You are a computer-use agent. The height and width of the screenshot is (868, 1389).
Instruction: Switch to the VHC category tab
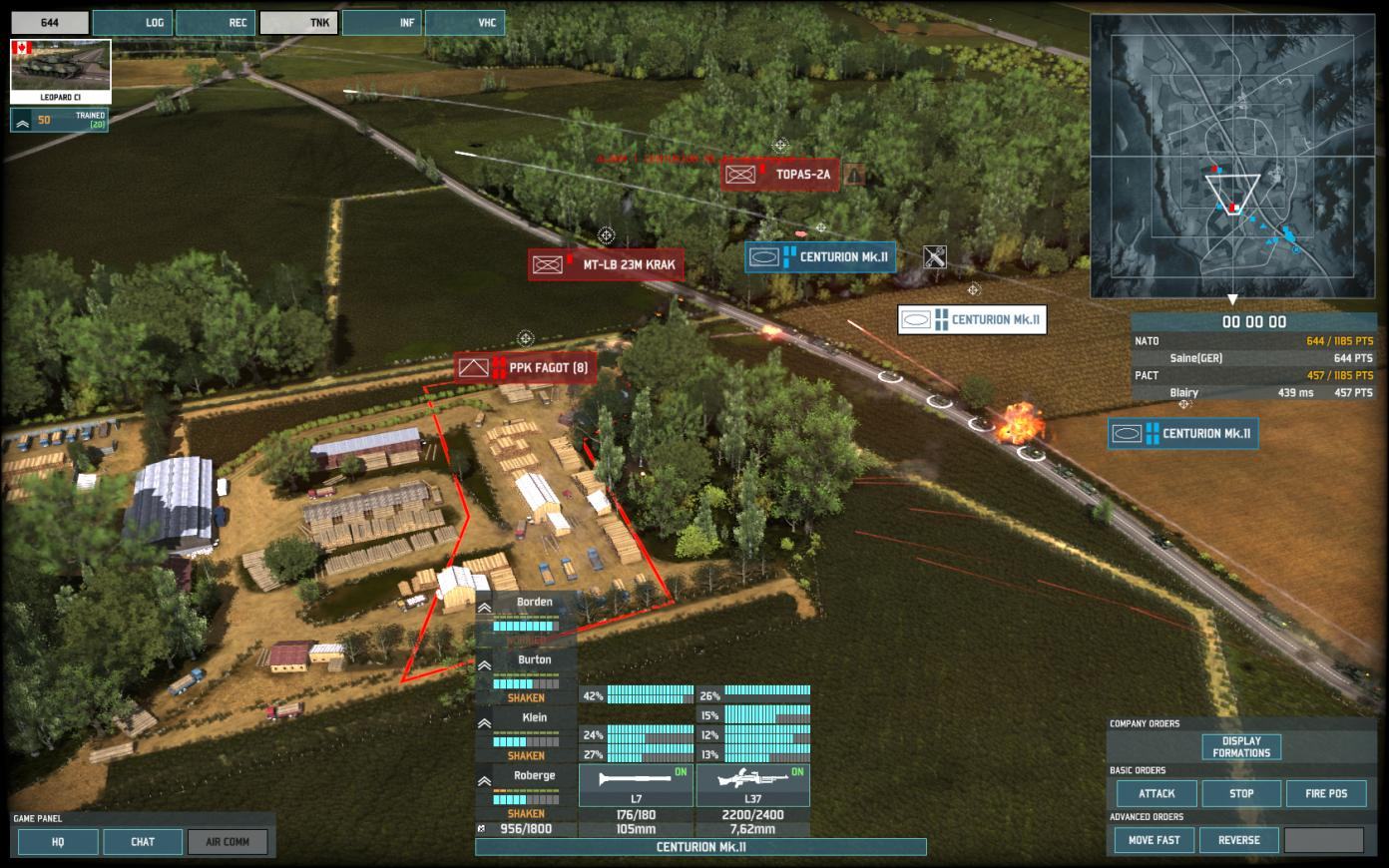(465, 23)
